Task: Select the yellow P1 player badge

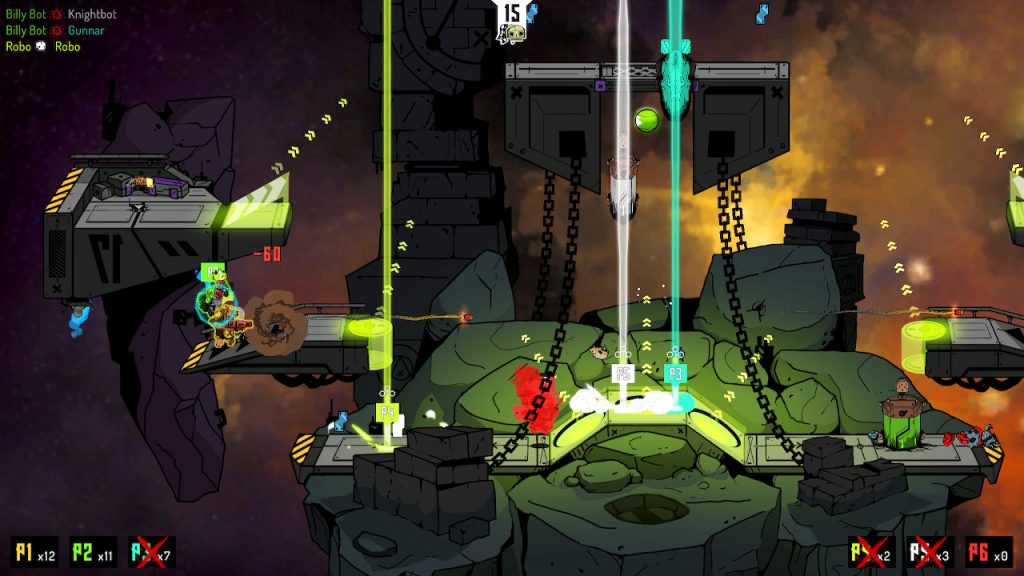Action: pos(33,552)
